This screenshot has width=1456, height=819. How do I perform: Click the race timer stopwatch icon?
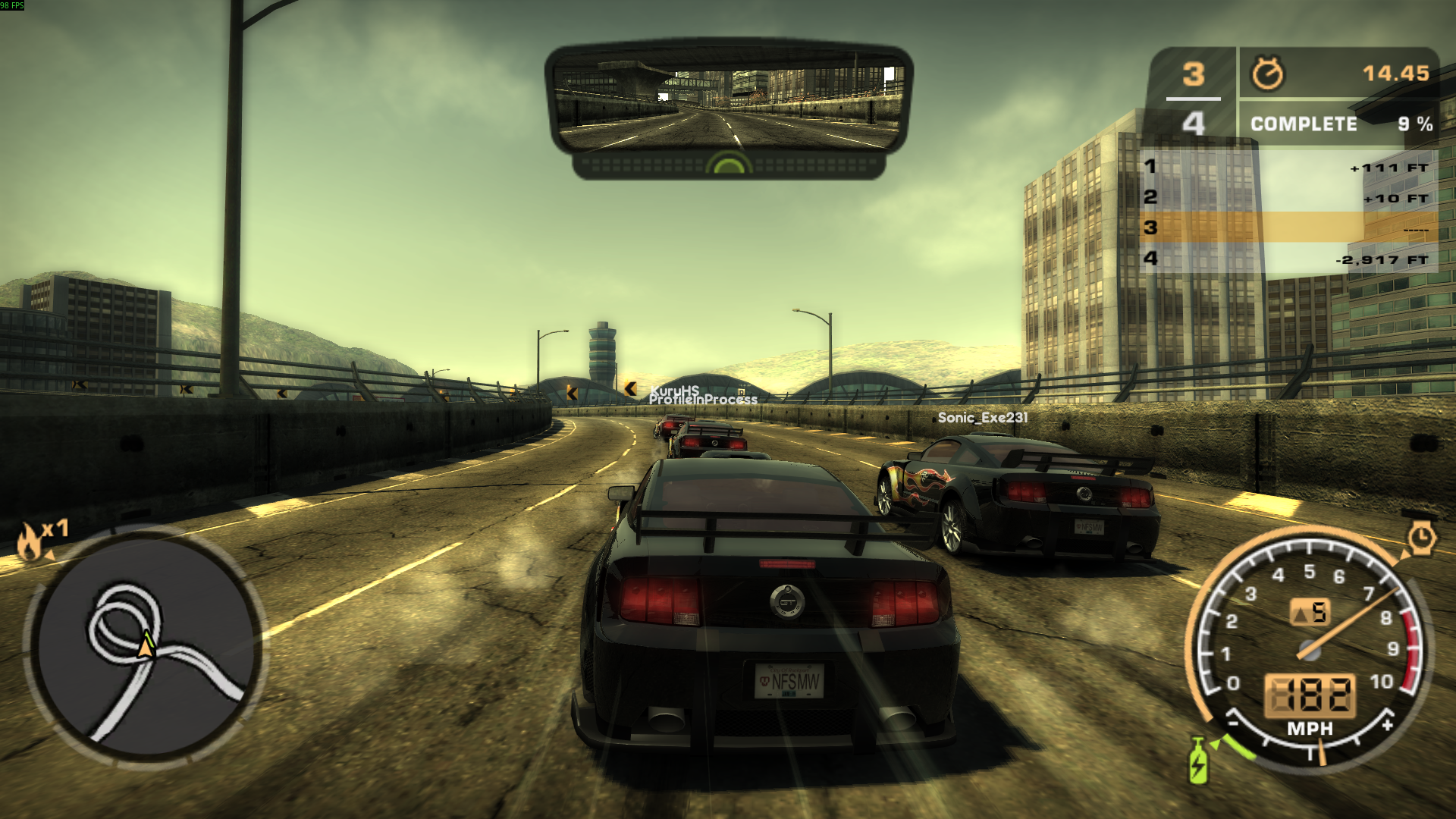(x=1267, y=74)
